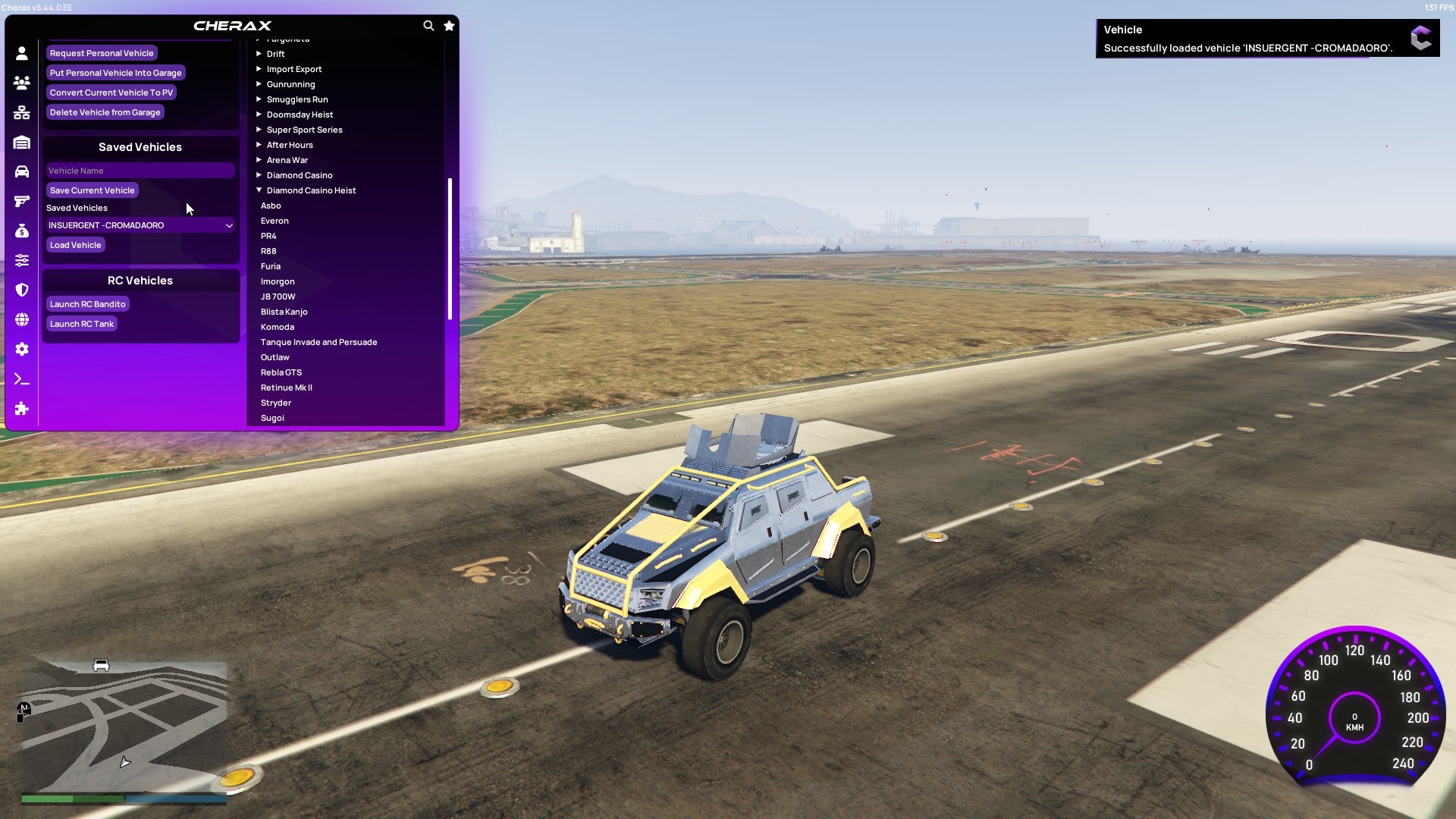Select Komoda from the vehicle list
Image resolution: width=1456 pixels, height=819 pixels.
coord(278,326)
